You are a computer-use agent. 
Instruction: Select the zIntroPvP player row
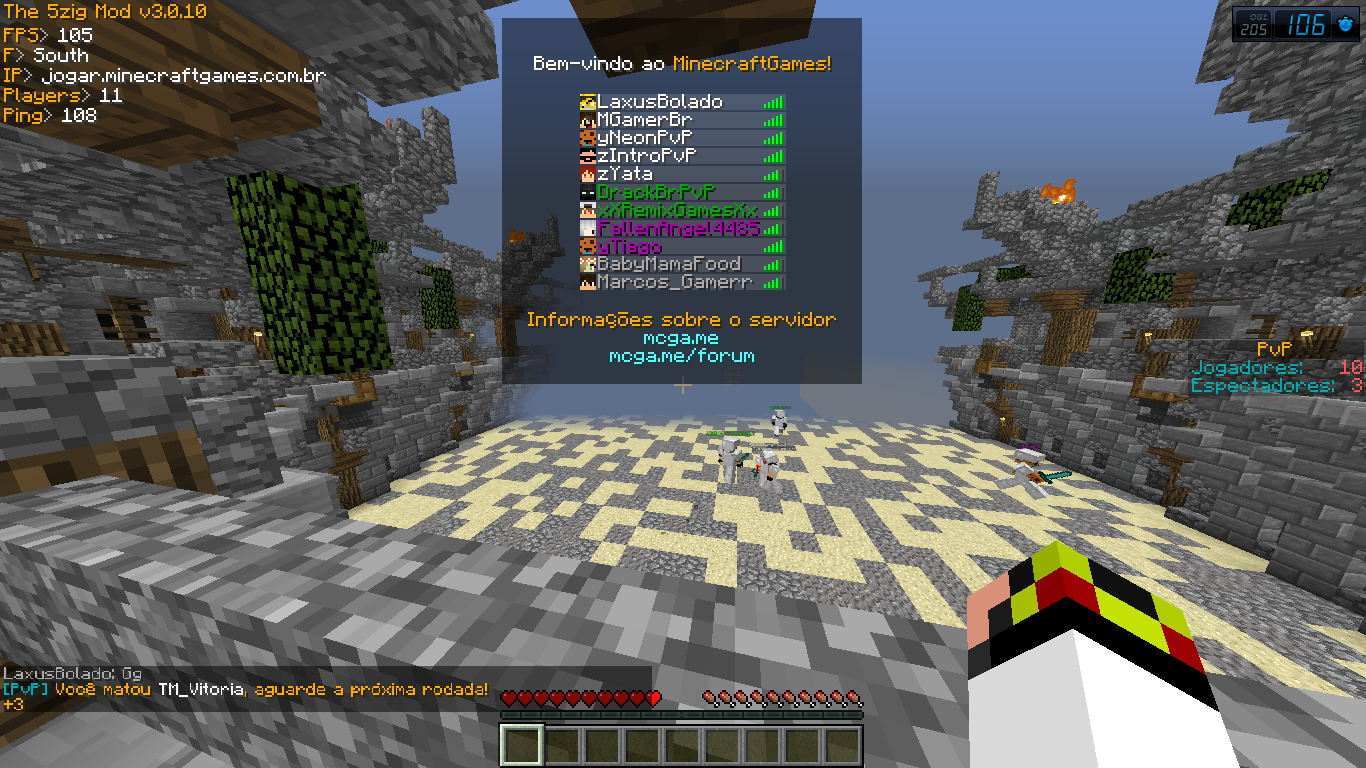647,156
